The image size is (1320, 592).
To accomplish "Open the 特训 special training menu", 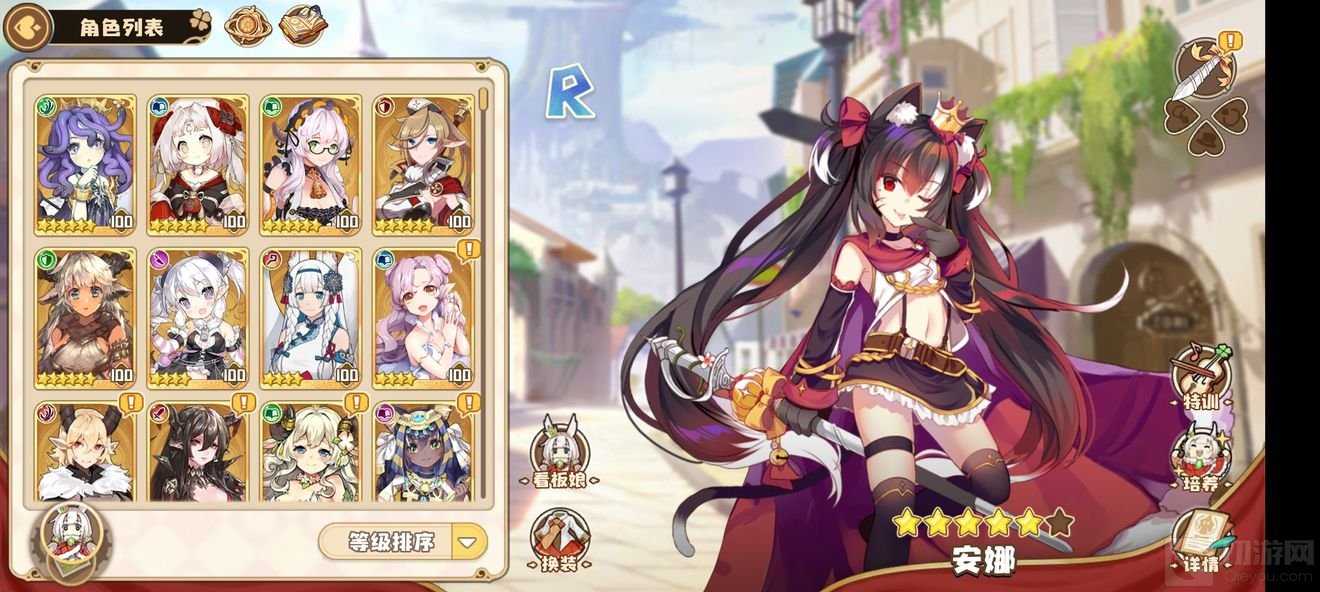I will [1199, 377].
